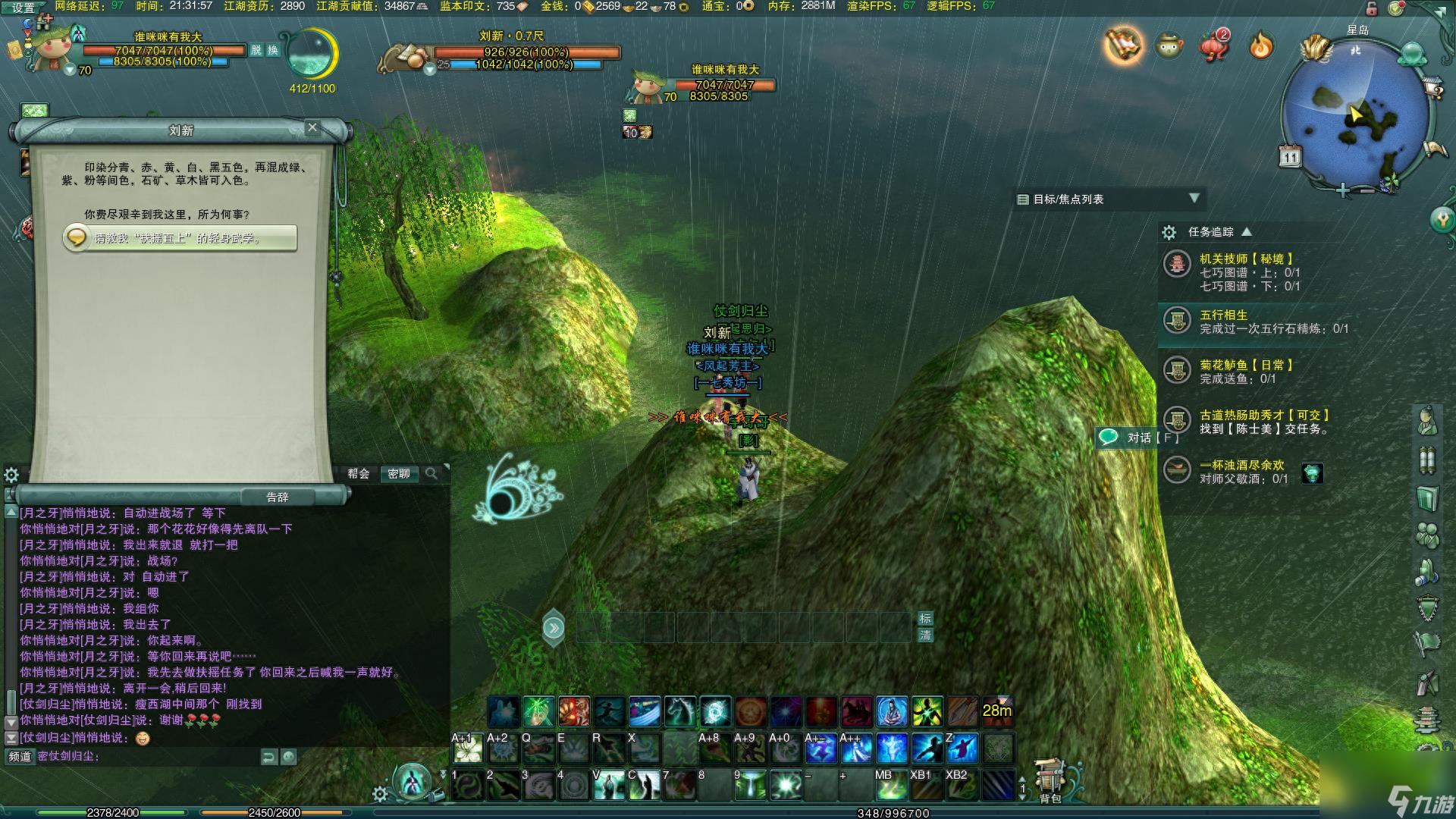Select the 频道 channel button

20,756
